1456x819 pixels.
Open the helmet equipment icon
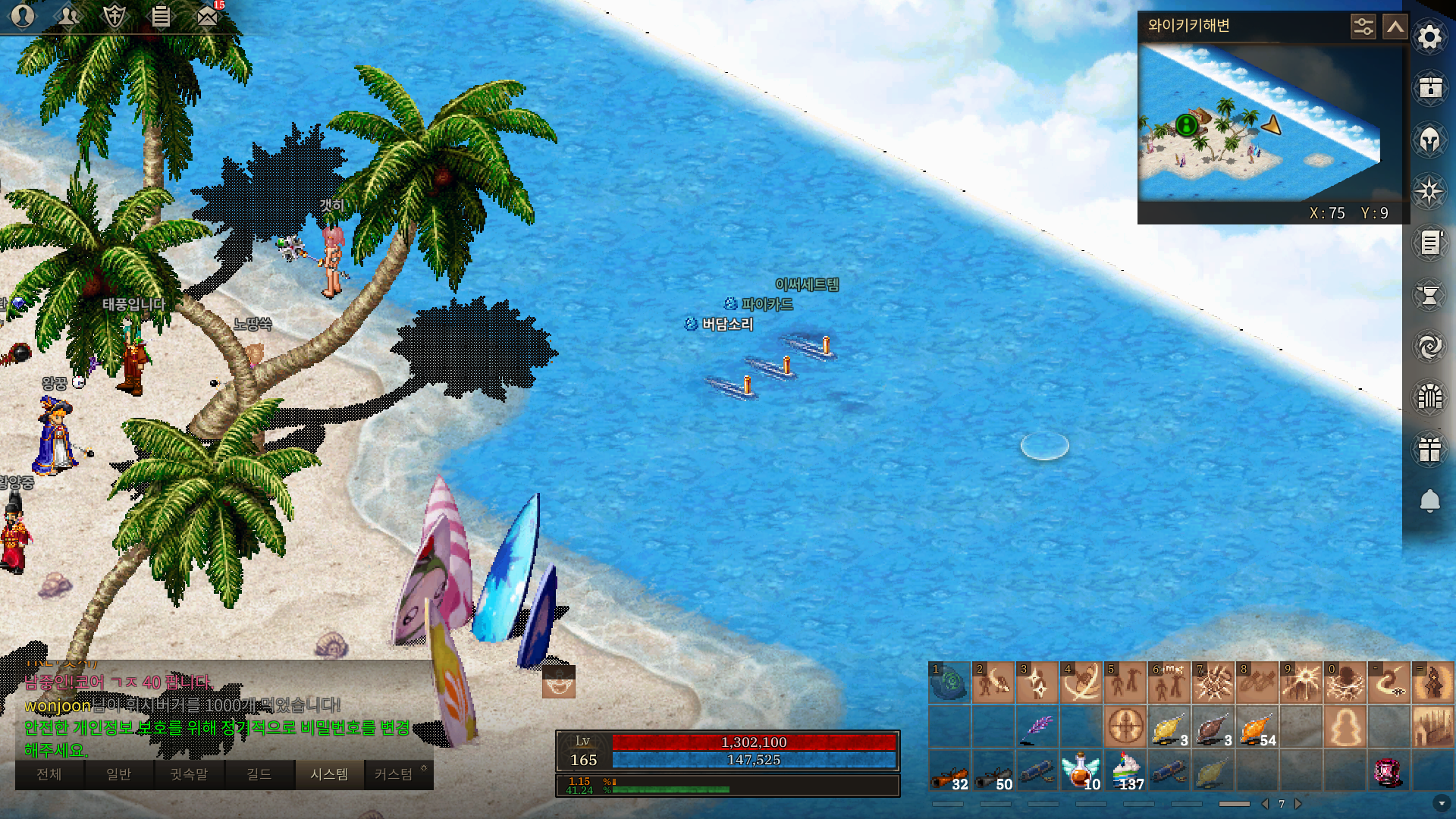pyautogui.click(x=1429, y=140)
